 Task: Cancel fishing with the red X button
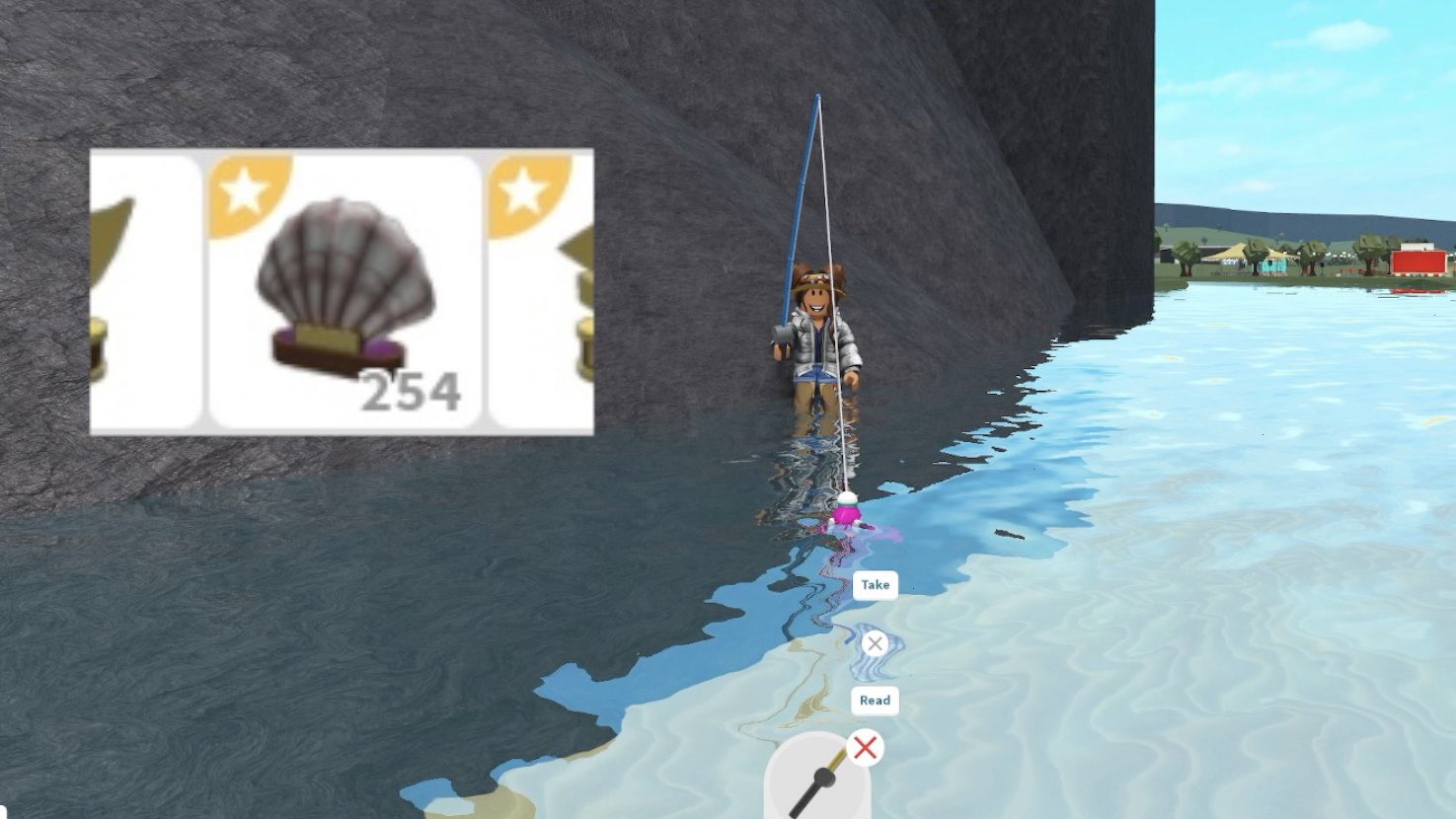[867, 748]
